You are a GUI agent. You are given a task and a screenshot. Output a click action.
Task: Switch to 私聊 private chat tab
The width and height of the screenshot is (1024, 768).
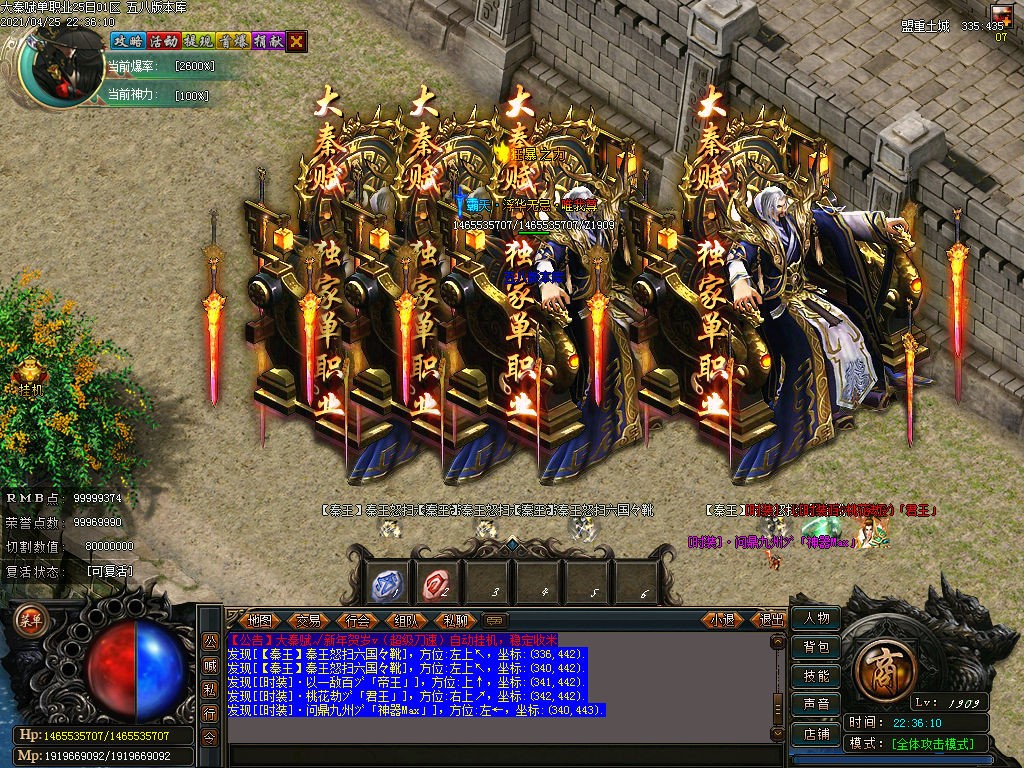click(455, 620)
